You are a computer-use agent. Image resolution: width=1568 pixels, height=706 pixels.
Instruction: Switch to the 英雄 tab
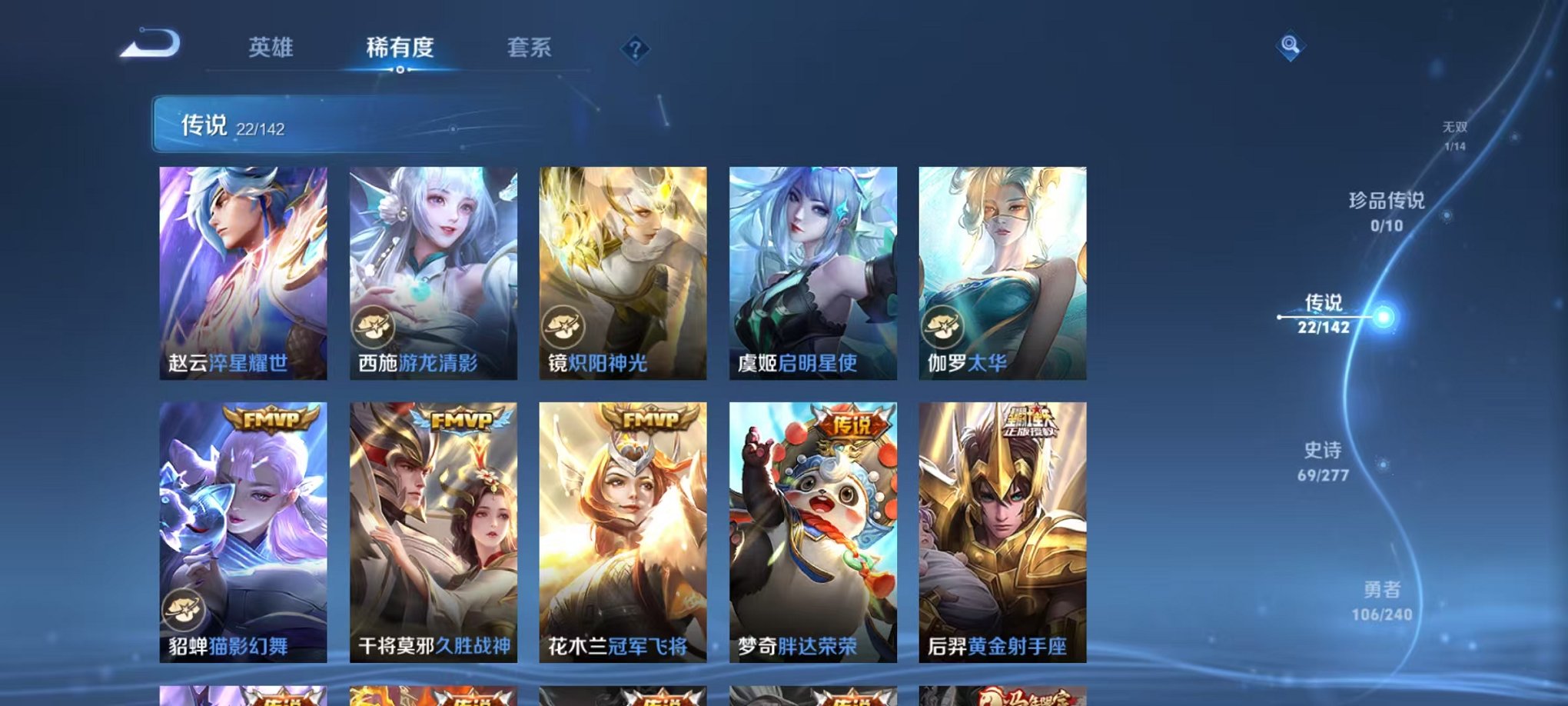[x=271, y=48]
